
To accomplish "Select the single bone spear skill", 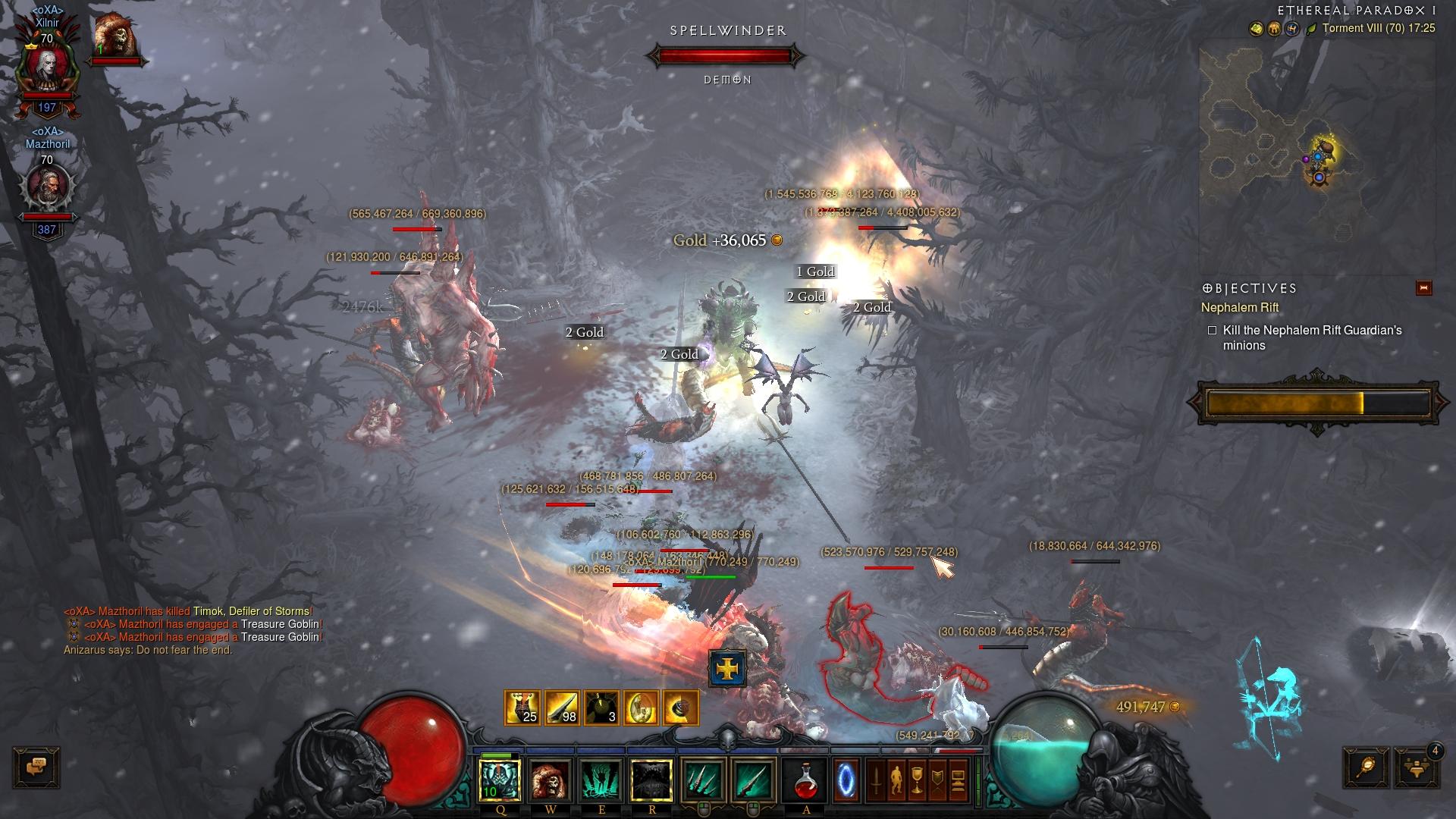I will (x=753, y=780).
